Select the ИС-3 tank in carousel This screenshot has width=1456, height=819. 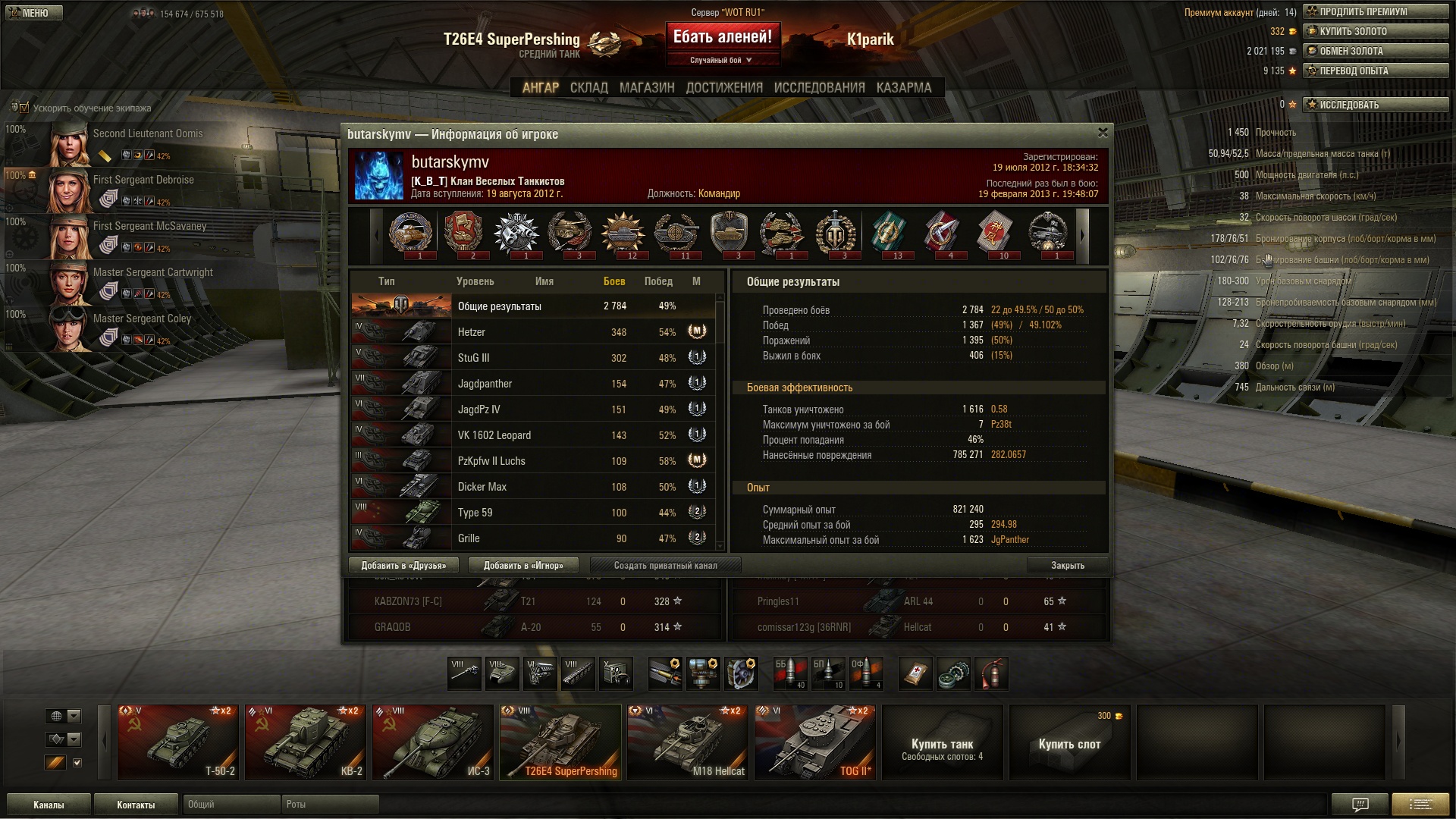coord(433,742)
